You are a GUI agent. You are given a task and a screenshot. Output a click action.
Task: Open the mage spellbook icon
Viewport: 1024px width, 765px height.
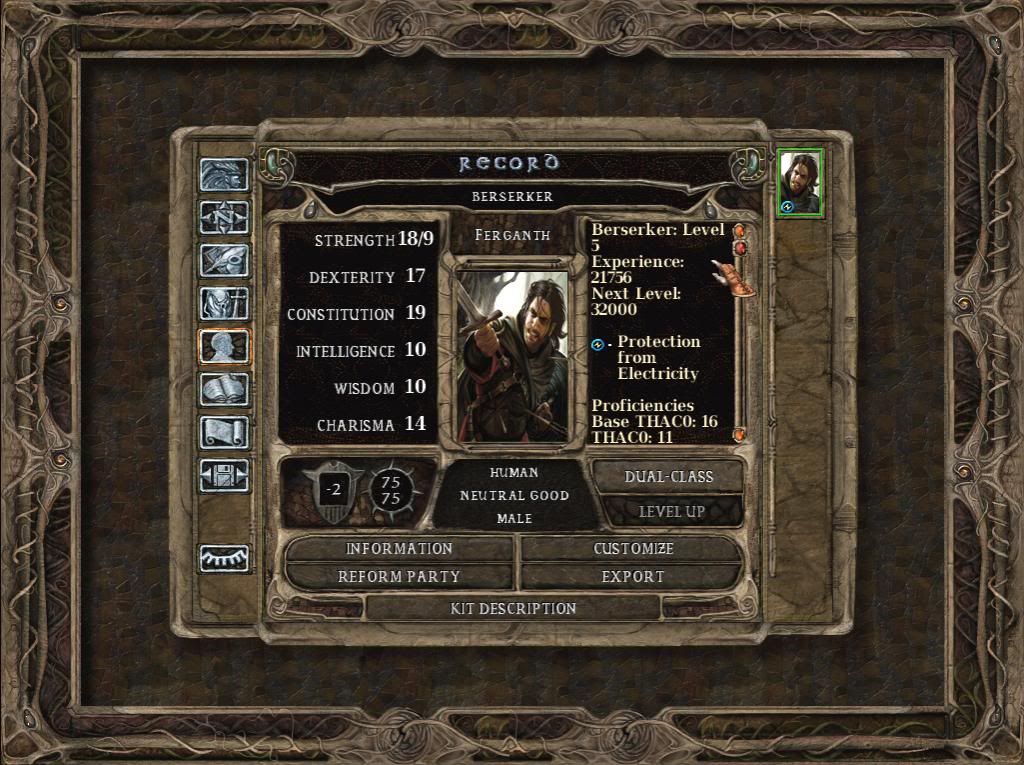click(x=224, y=389)
